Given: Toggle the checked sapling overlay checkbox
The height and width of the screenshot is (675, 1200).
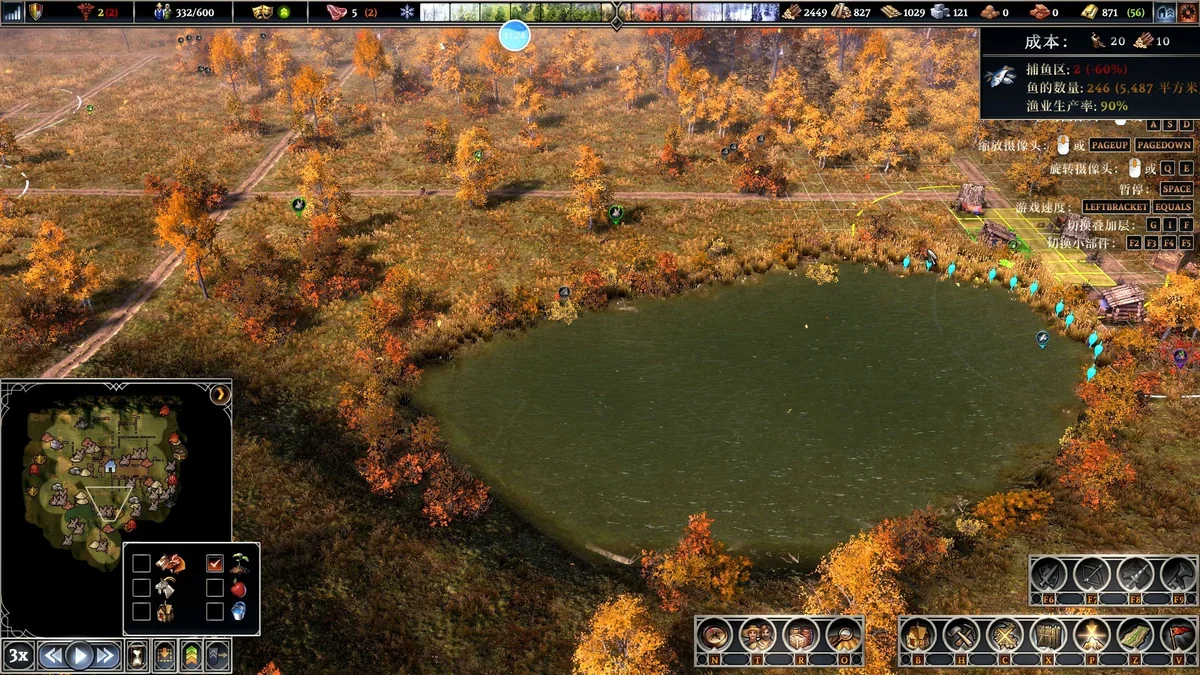Looking at the screenshot, I should tap(214, 564).
